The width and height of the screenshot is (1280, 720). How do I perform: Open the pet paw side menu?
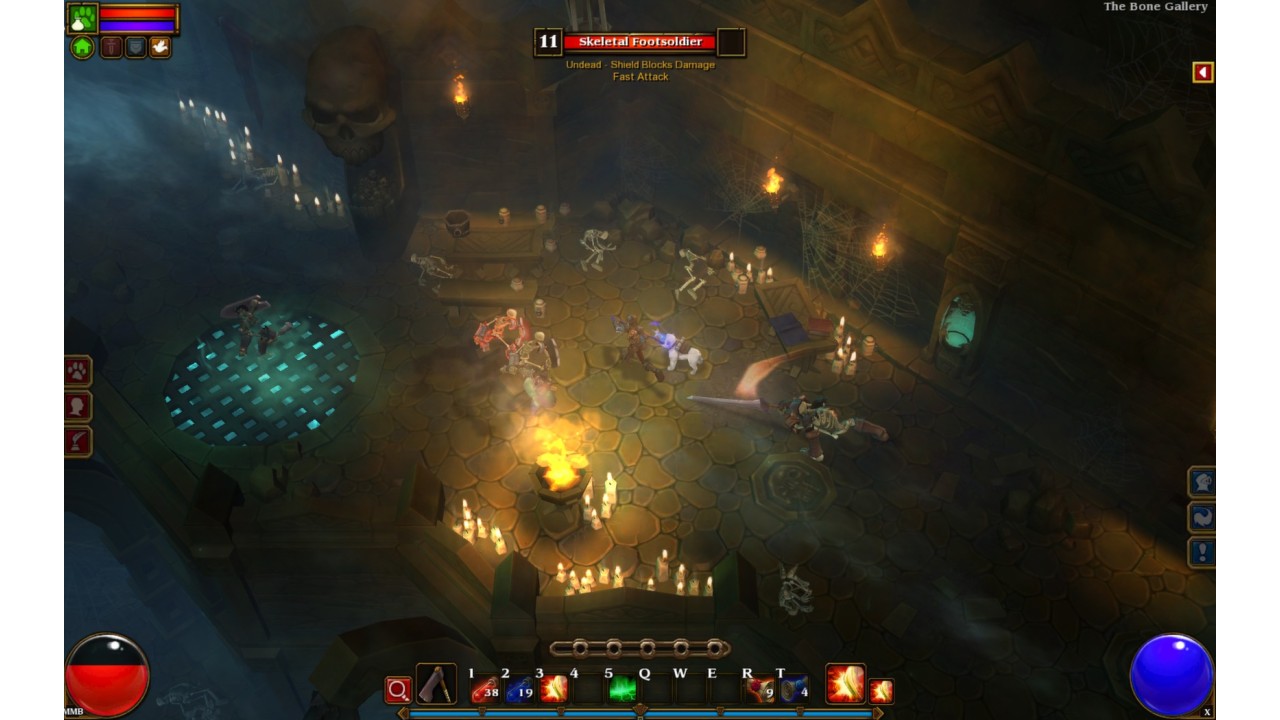pos(78,371)
